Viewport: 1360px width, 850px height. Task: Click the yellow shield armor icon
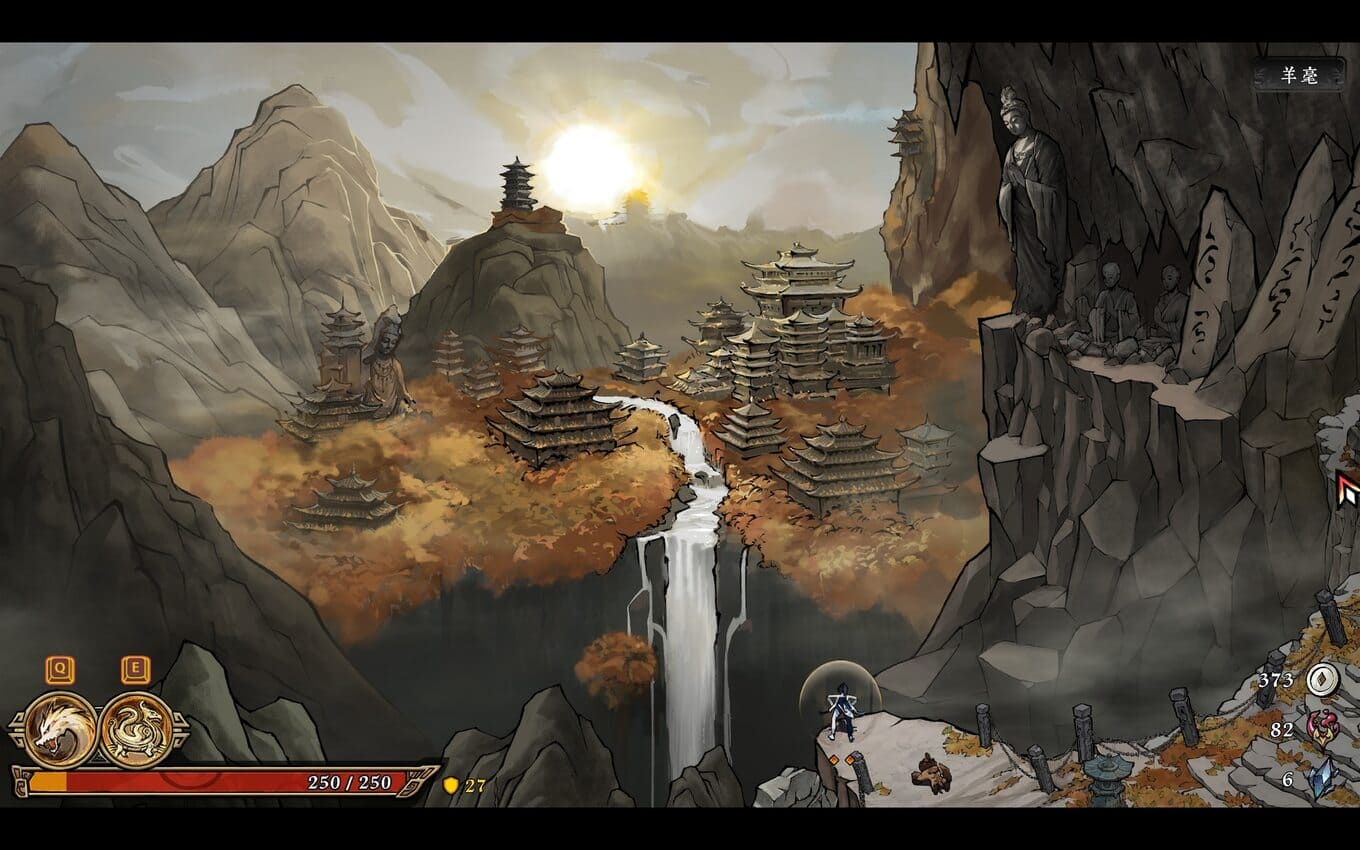(x=451, y=785)
